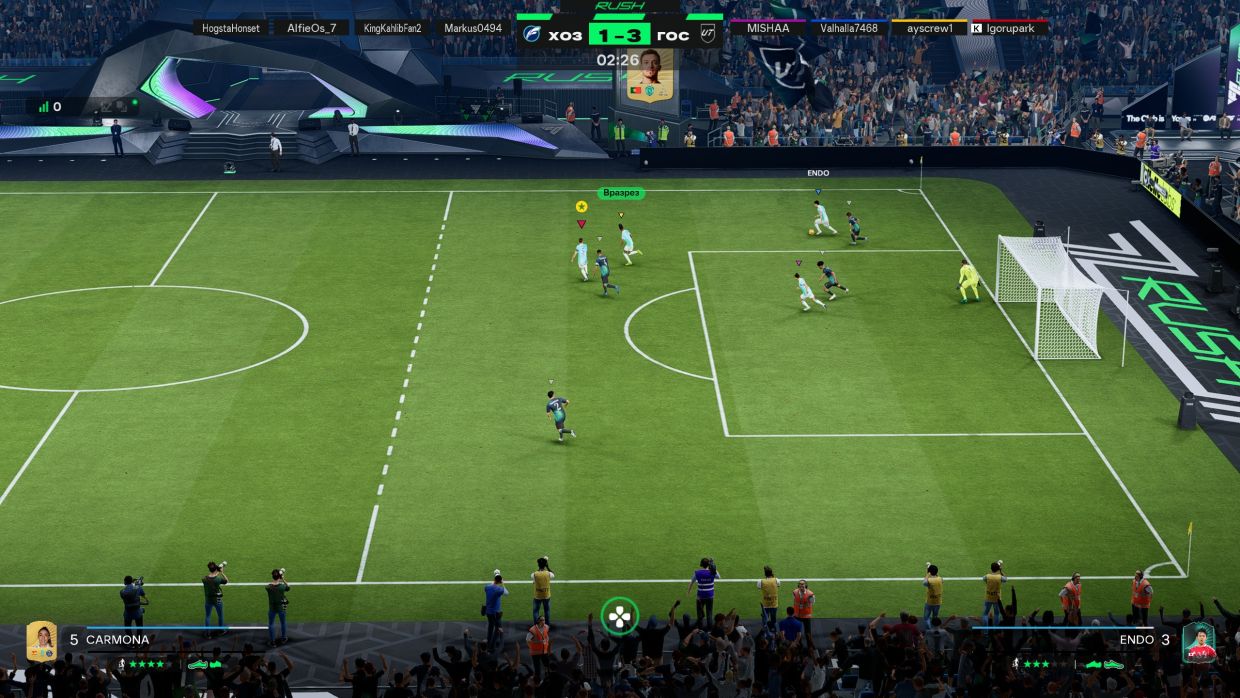
Task: Select the MISHAA player tag
Action: pos(768,28)
